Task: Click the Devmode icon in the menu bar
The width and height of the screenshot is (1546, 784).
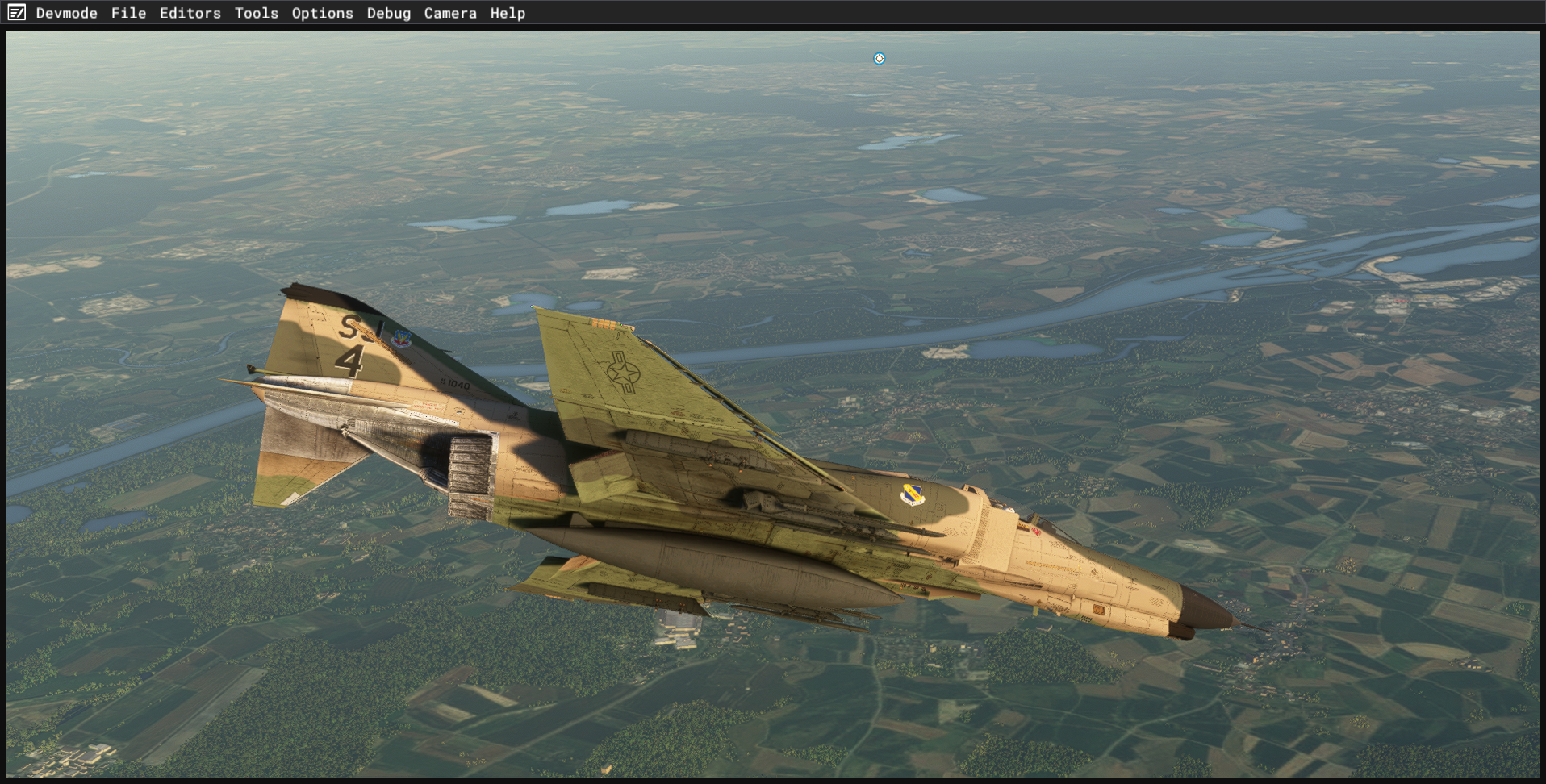Action: (x=16, y=13)
